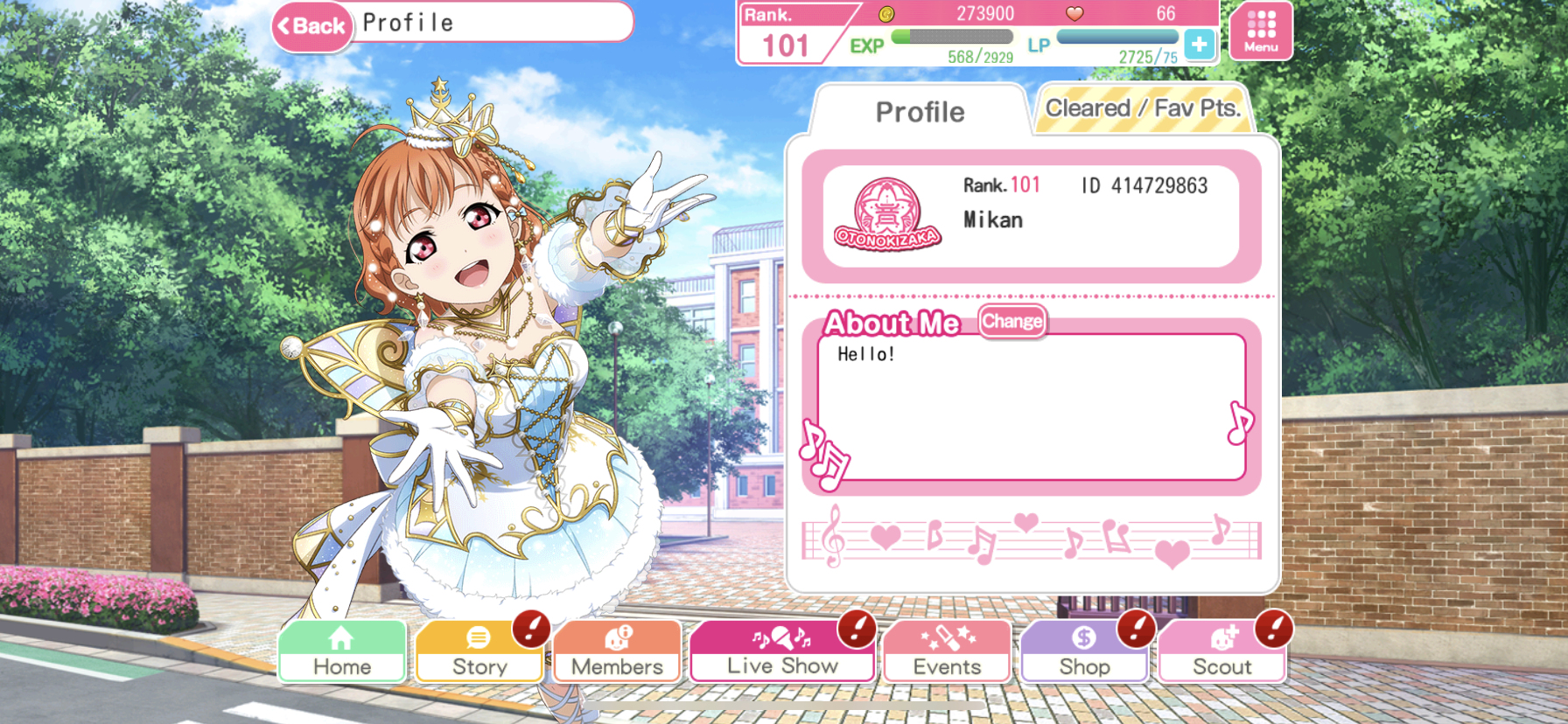Switch to the Cleared / Fav Pts. tab
Viewport: 1568px width, 724px height.
(1143, 109)
